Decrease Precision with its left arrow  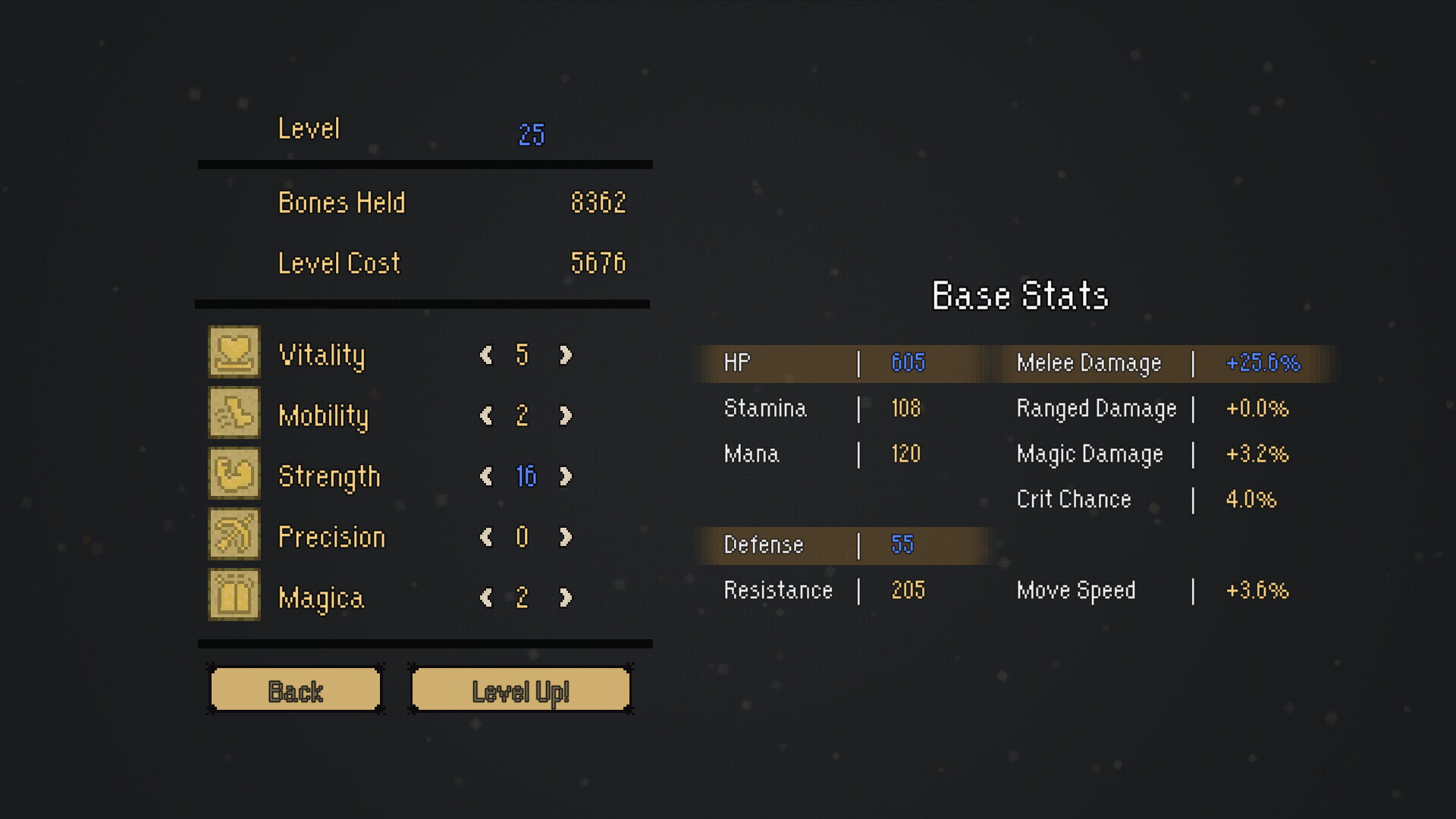click(486, 537)
